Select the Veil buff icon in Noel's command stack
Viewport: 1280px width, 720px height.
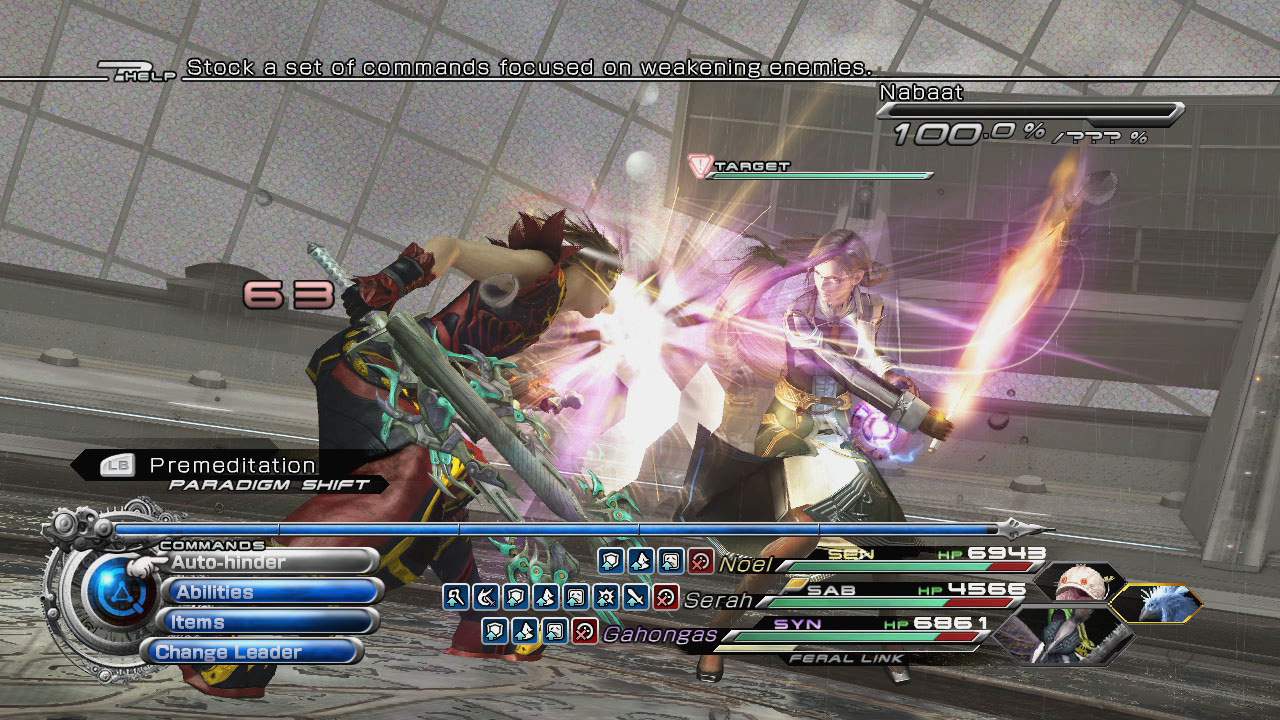tap(672, 561)
